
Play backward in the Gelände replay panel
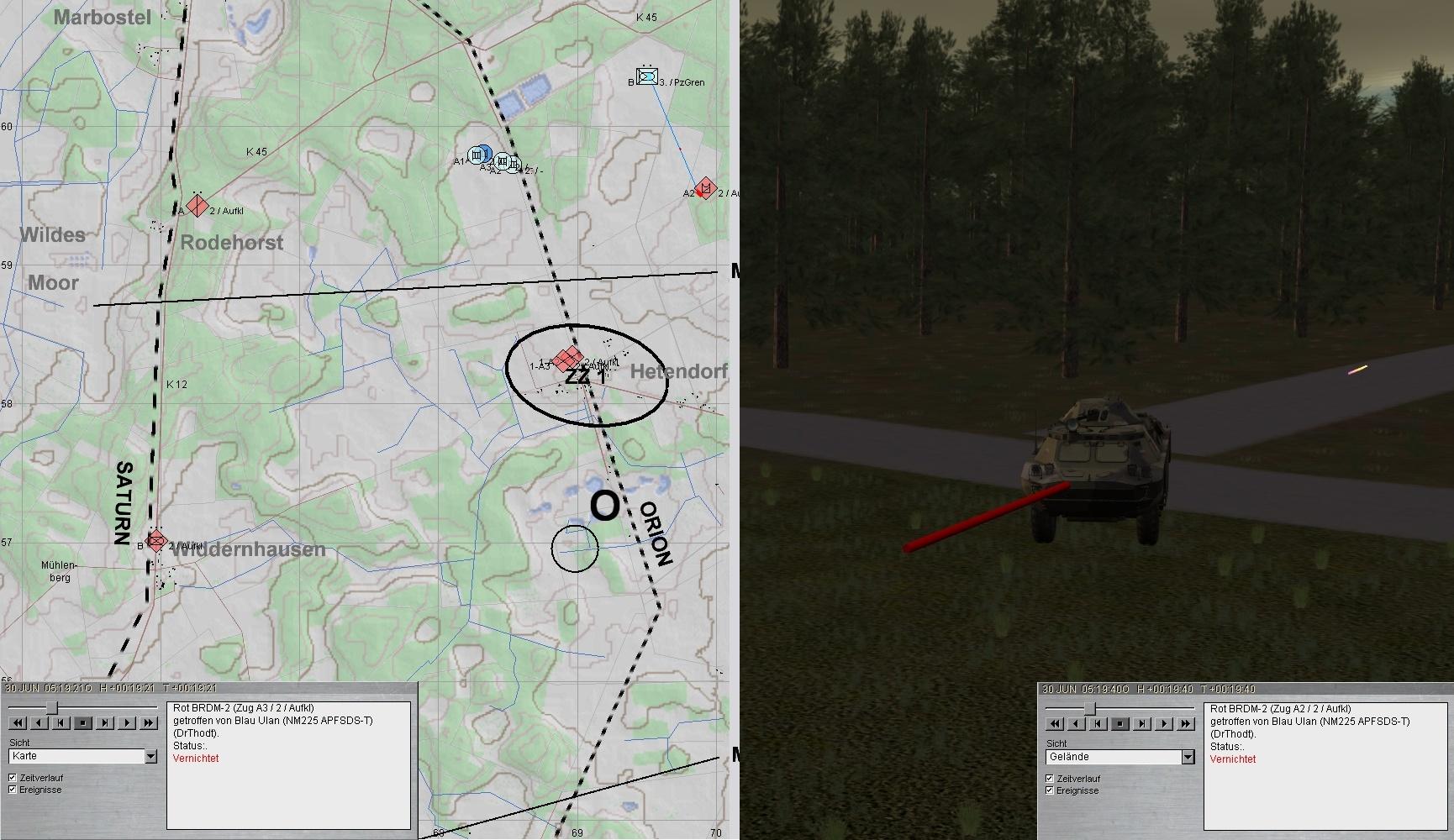point(1077,723)
